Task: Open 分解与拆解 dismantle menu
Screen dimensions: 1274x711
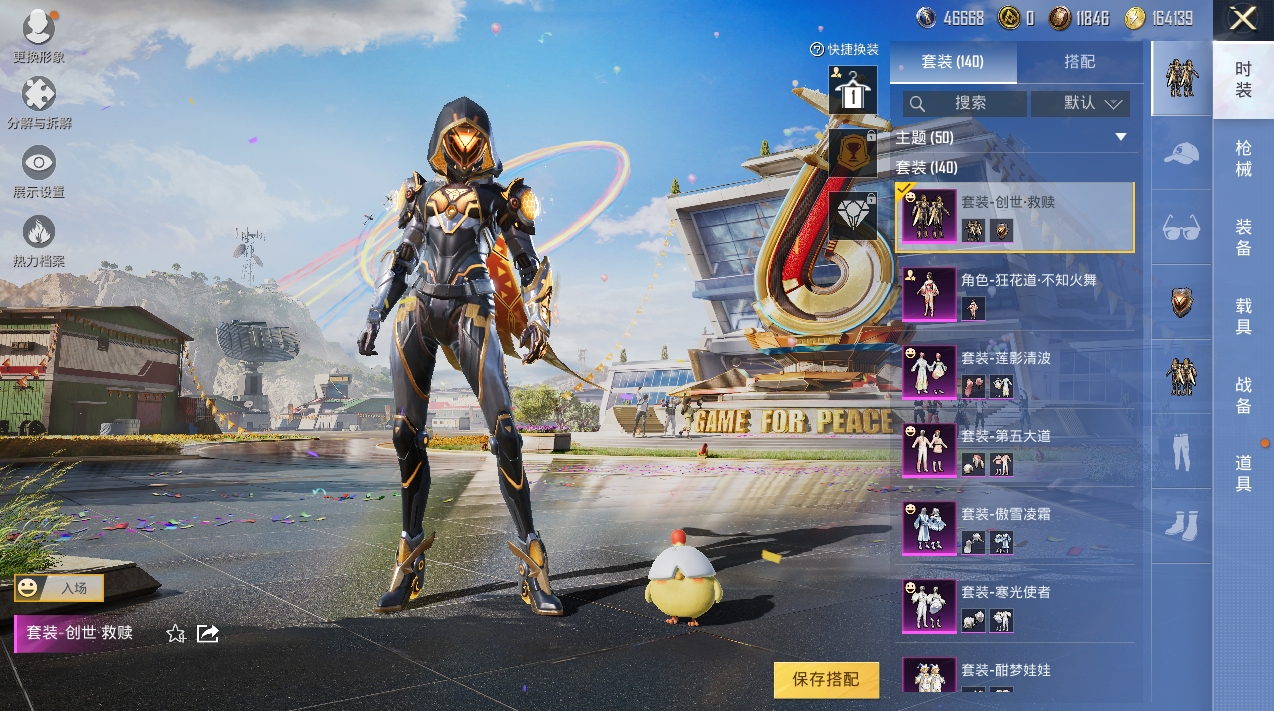Action: (x=39, y=102)
